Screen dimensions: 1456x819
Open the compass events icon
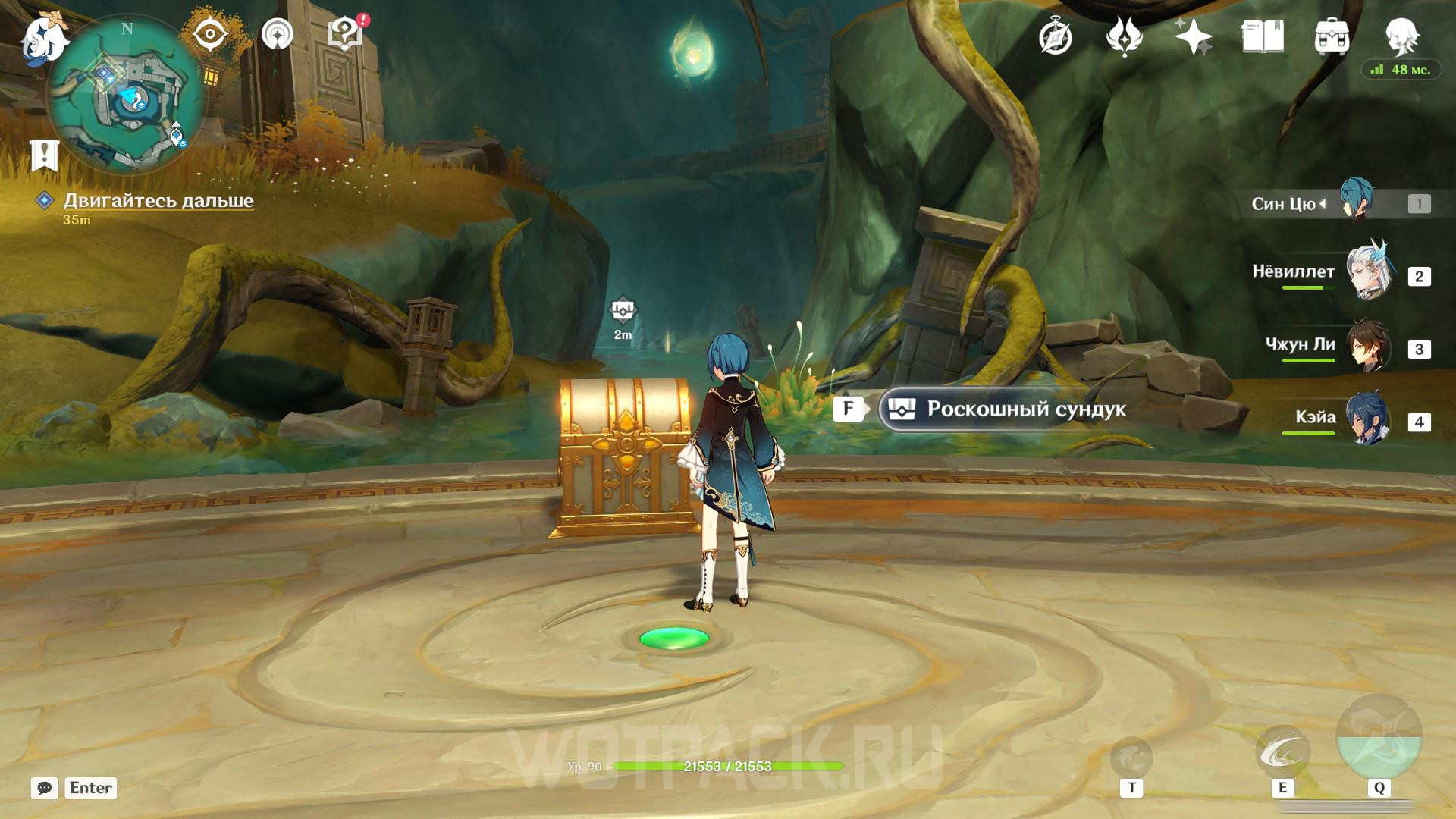[1055, 36]
